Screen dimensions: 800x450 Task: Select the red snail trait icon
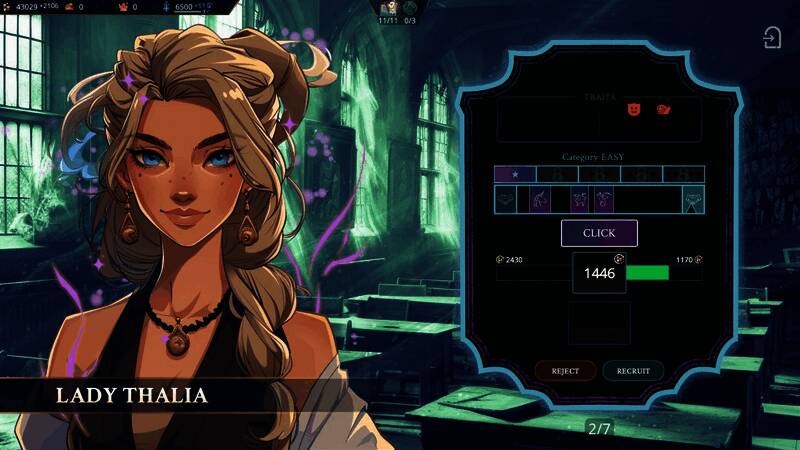coord(662,108)
